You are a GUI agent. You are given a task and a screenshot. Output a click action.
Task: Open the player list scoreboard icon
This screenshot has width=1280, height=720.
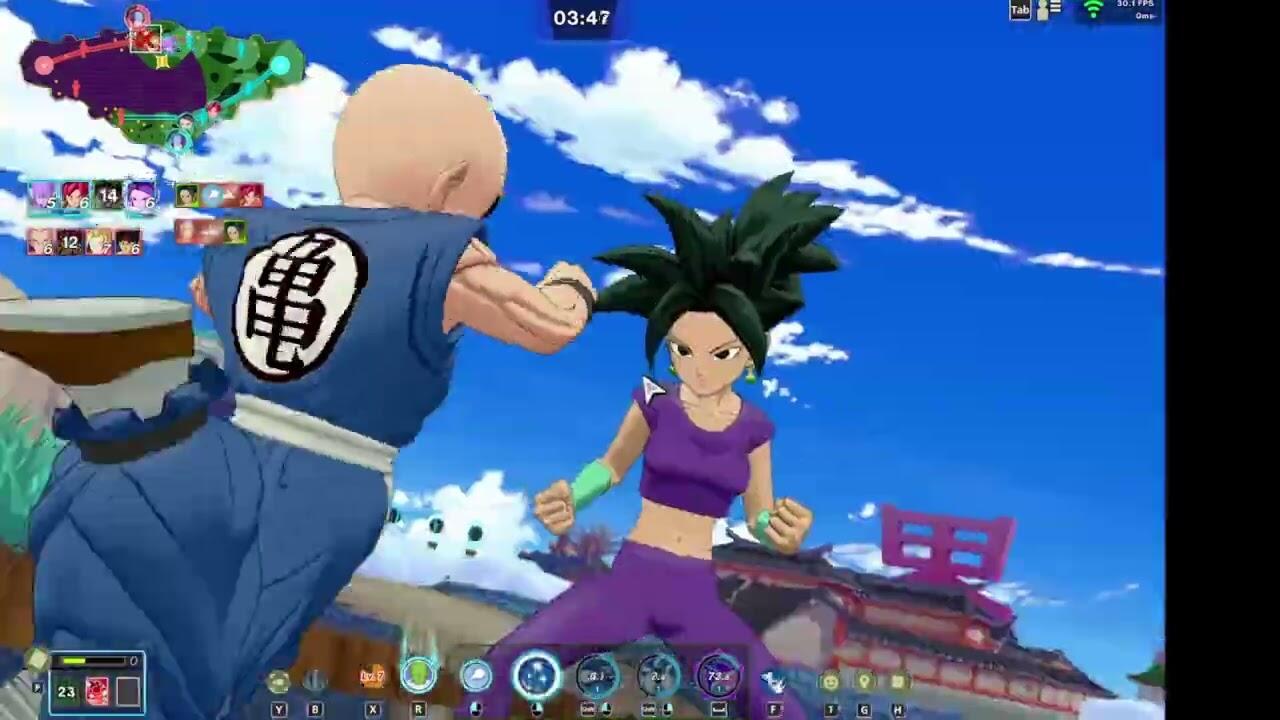coord(1049,11)
